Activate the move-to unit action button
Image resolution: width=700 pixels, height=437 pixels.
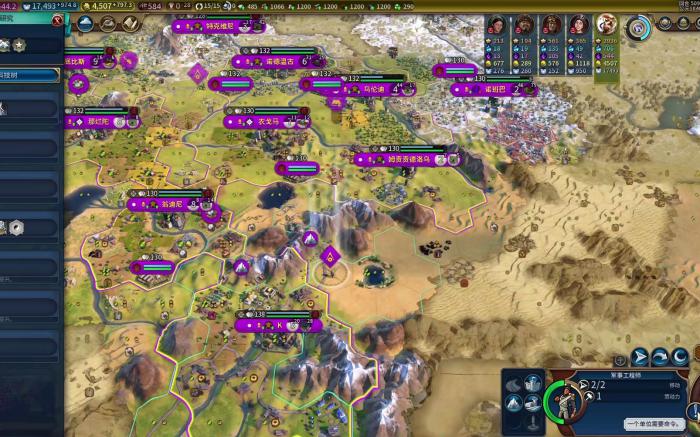[640, 357]
